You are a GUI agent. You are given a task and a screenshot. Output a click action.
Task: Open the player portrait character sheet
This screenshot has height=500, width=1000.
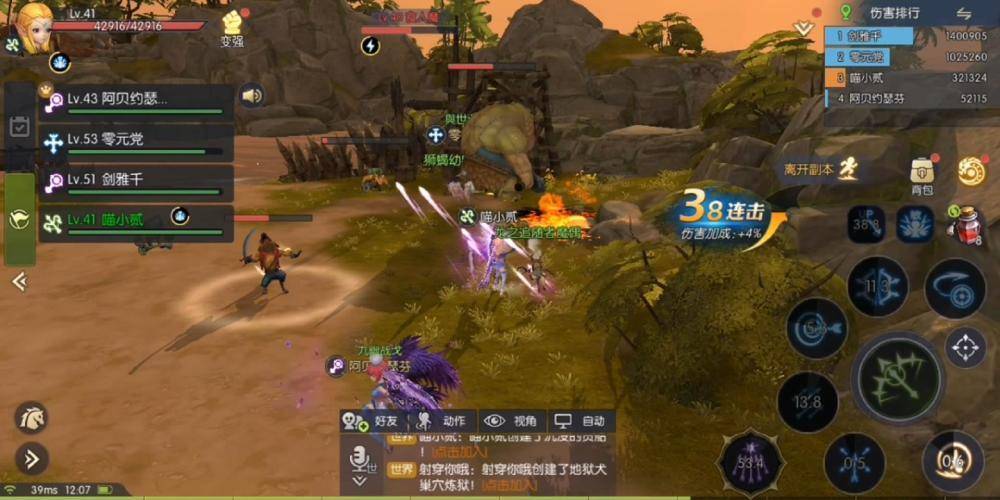tap(34, 28)
